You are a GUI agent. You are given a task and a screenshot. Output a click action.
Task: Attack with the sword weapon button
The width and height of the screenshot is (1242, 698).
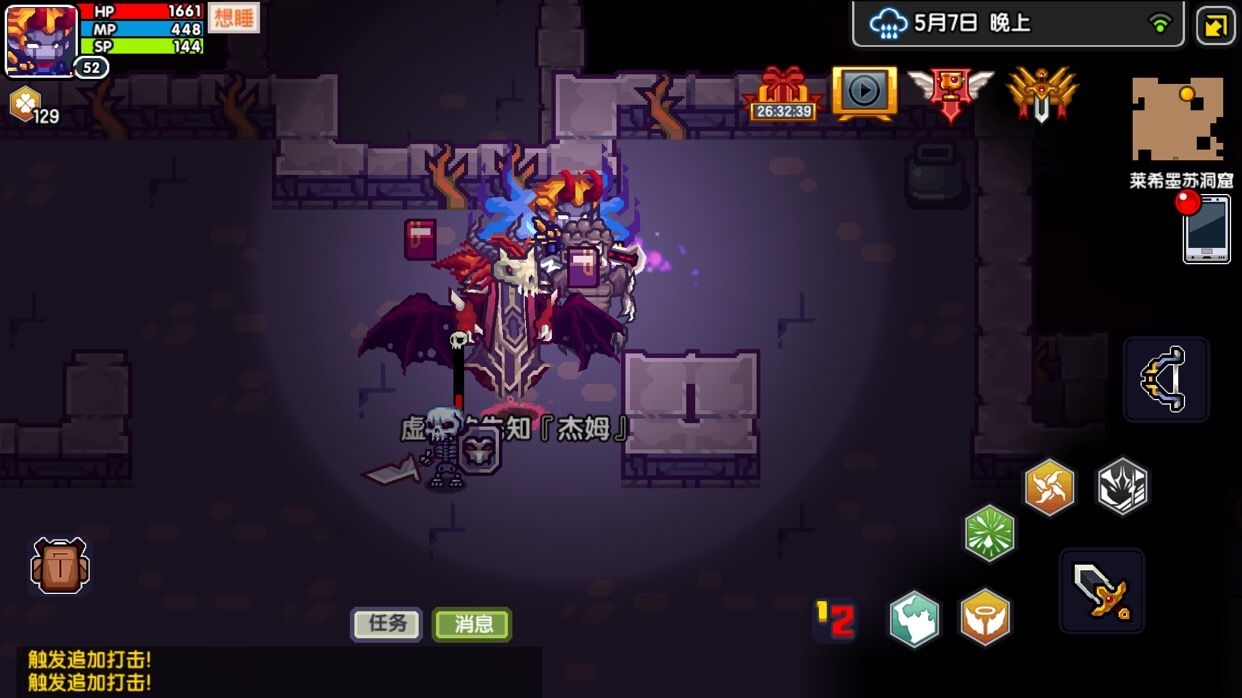pyautogui.click(x=1101, y=591)
